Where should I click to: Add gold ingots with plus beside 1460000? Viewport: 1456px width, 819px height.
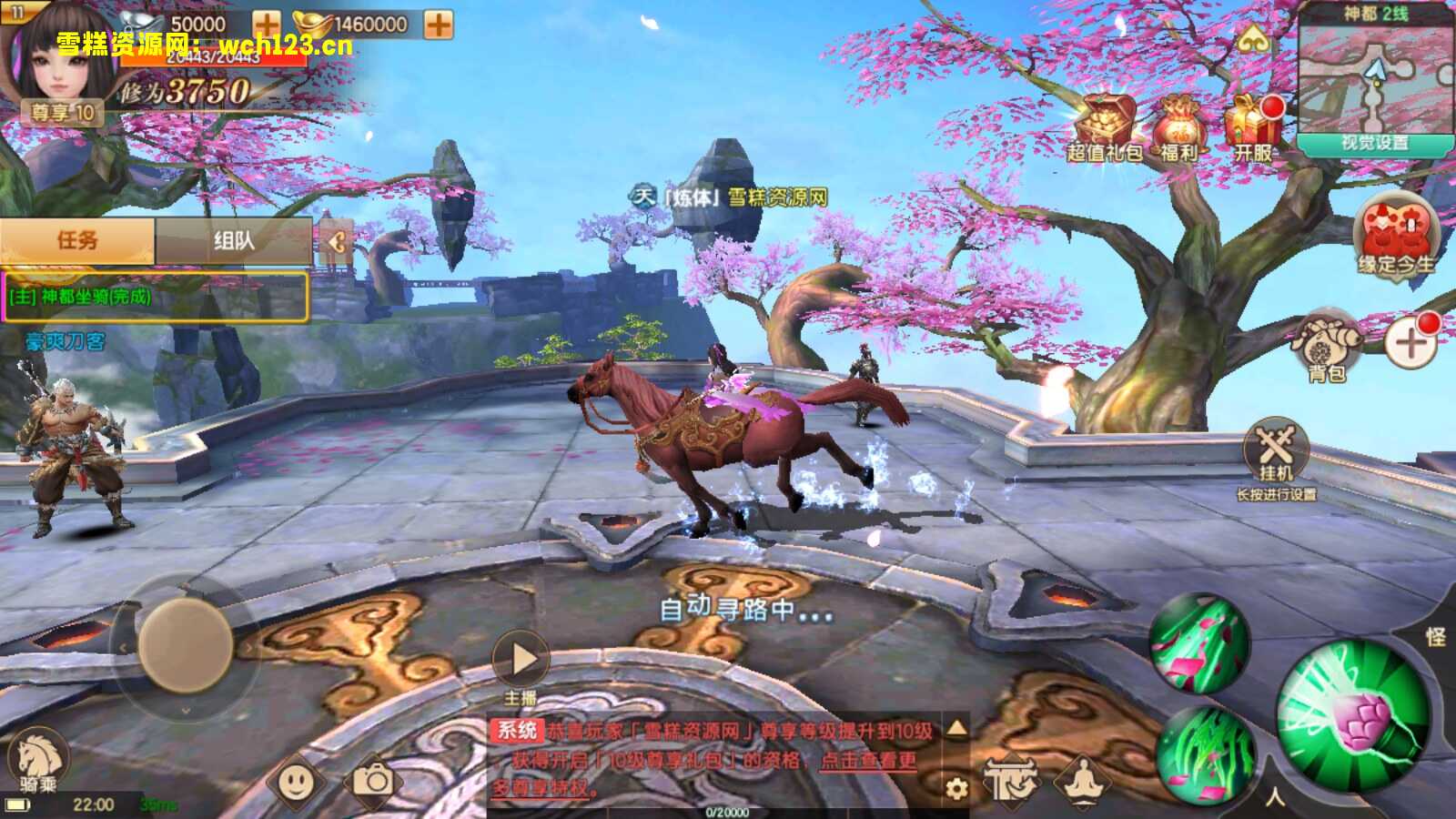tap(439, 25)
